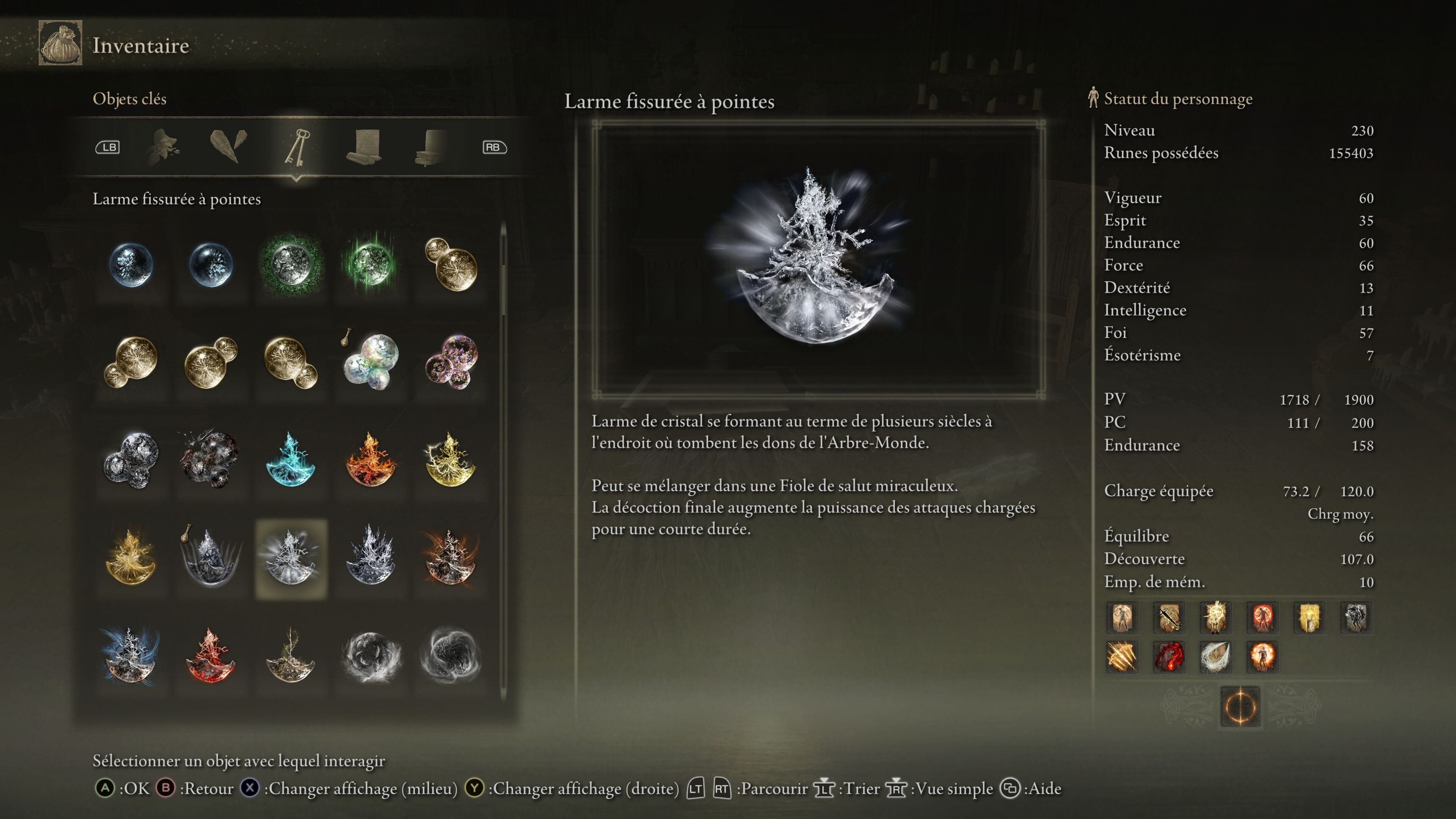The width and height of the screenshot is (1456, 819).
Task: Select the swirling grey smoke orb tear
Action: click(x=371, y=656)
